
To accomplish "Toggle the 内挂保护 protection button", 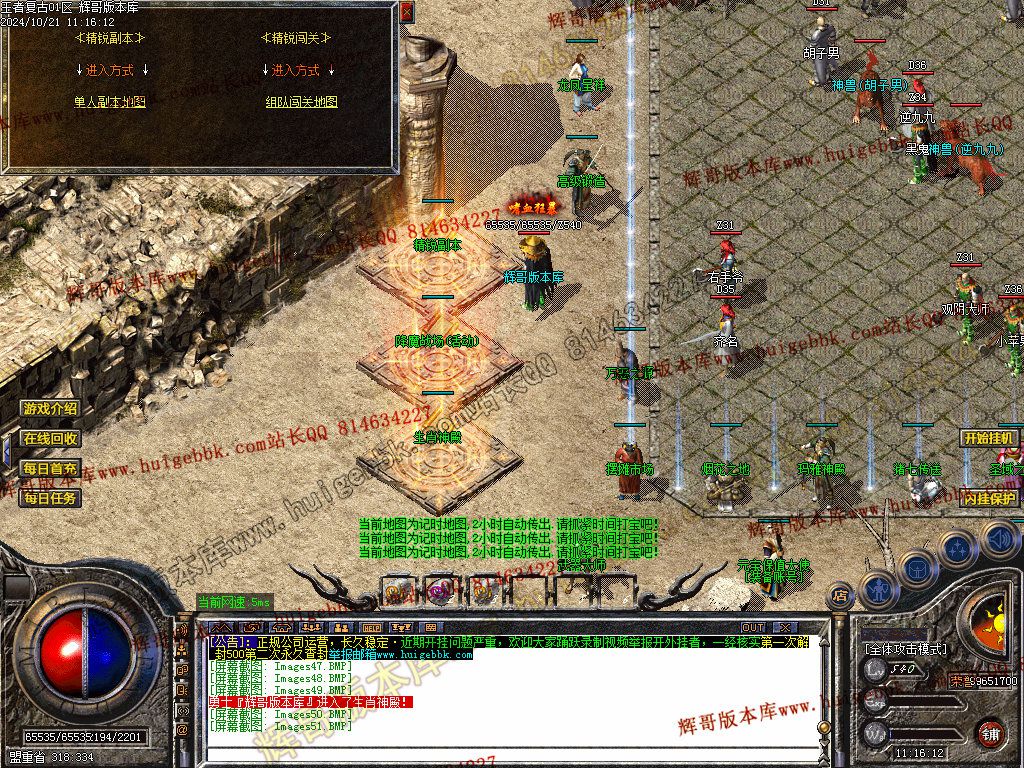I will point(989,497).
